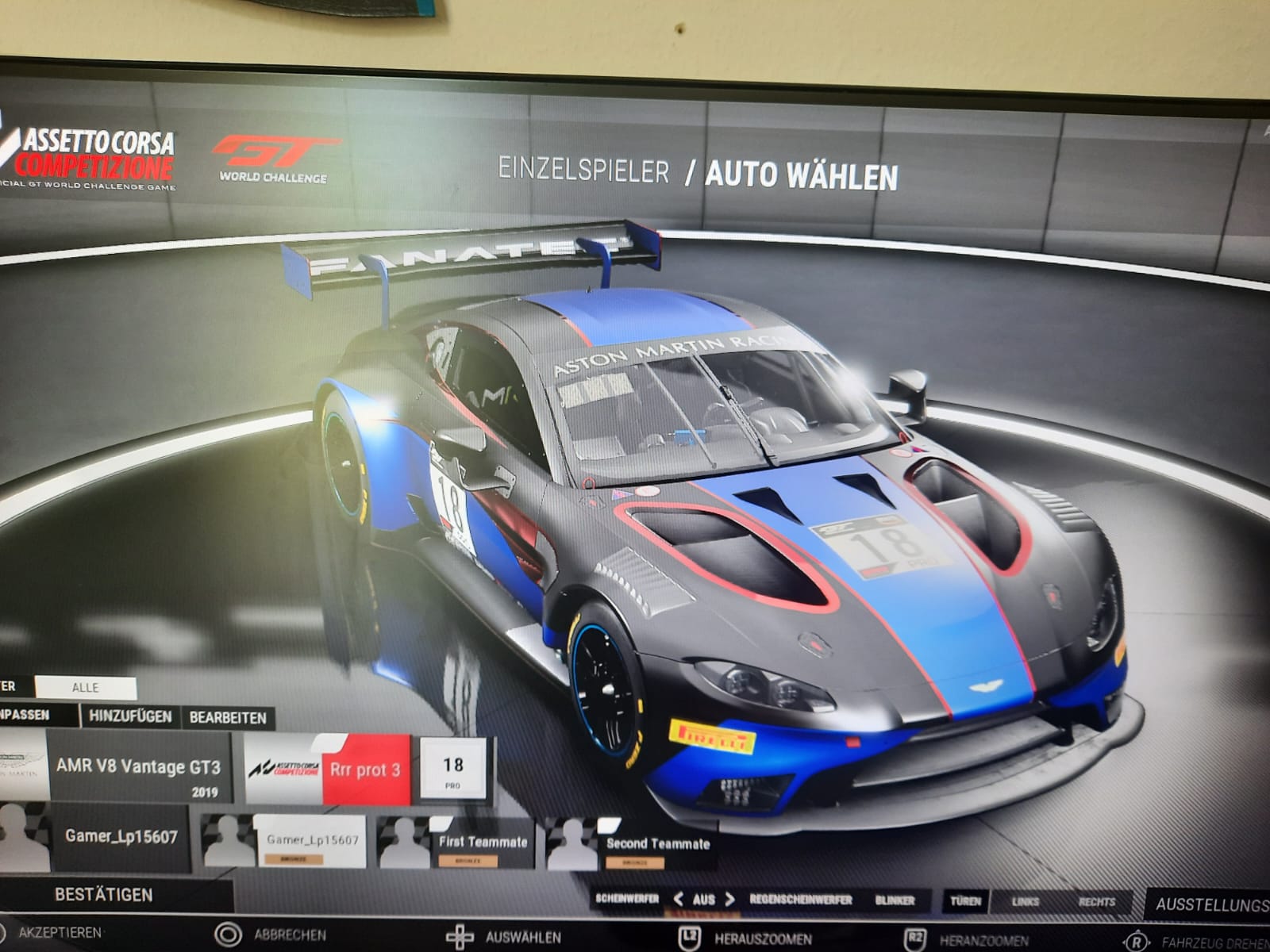Open the Hinzufügen tab
This screenshot has height=952, width=1270.
click(x=130, y=716)
